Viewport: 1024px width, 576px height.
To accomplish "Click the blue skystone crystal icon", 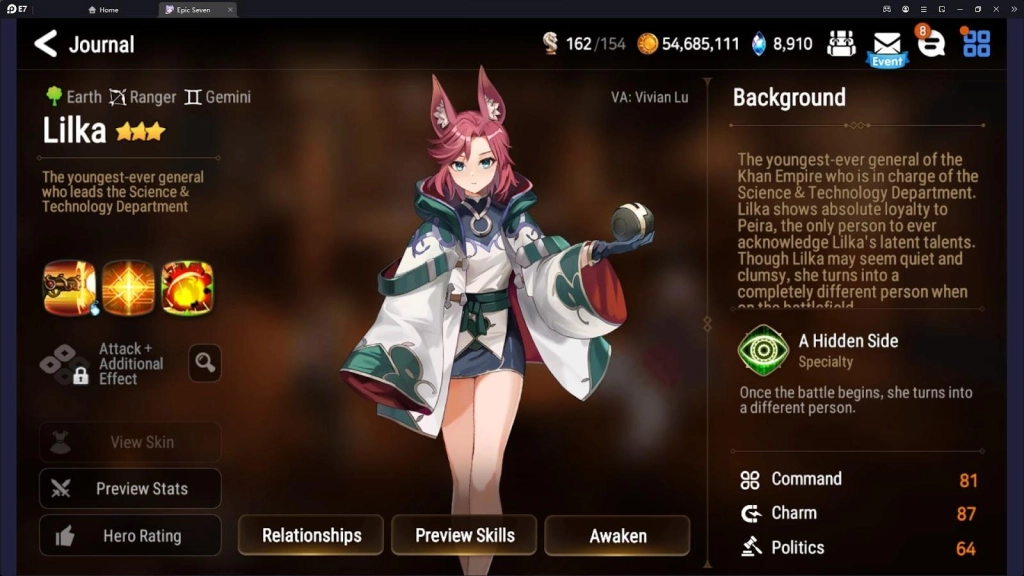I will coord(759,44).
